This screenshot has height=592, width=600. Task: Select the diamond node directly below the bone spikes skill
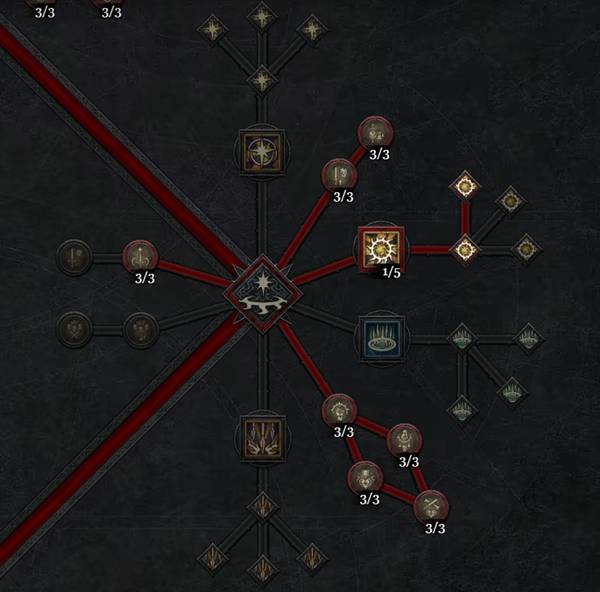click(261, 505)
